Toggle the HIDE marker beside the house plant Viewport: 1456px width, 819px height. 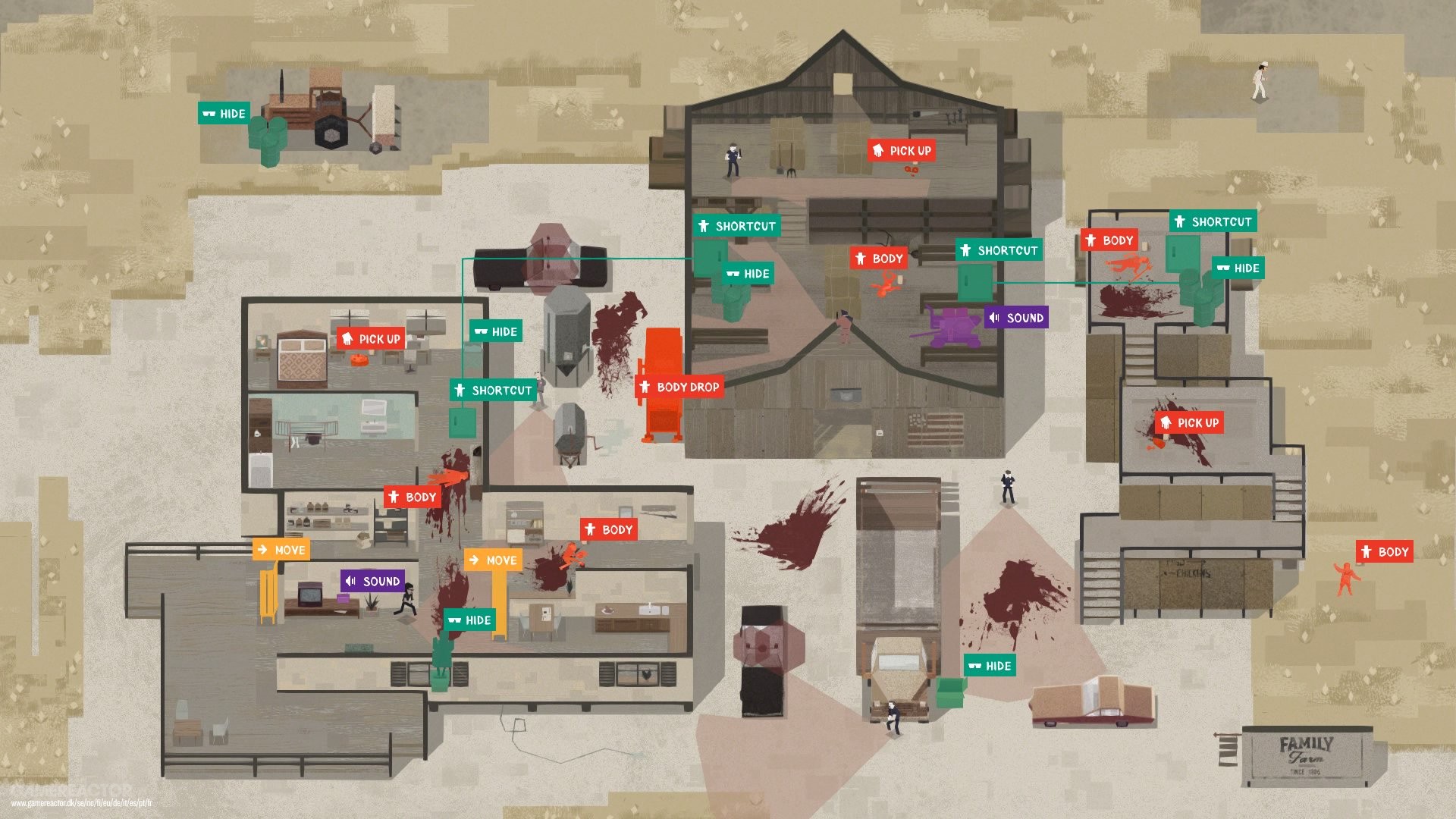pyautogui.click(x=471, y=620)
